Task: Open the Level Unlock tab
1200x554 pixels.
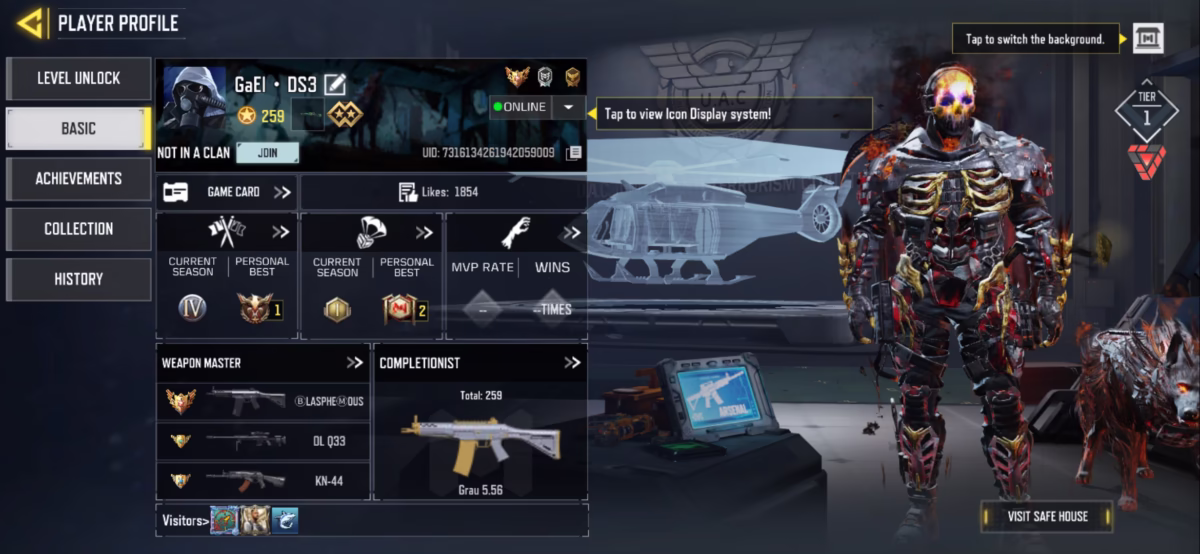Action: click(x=78, y=78)
